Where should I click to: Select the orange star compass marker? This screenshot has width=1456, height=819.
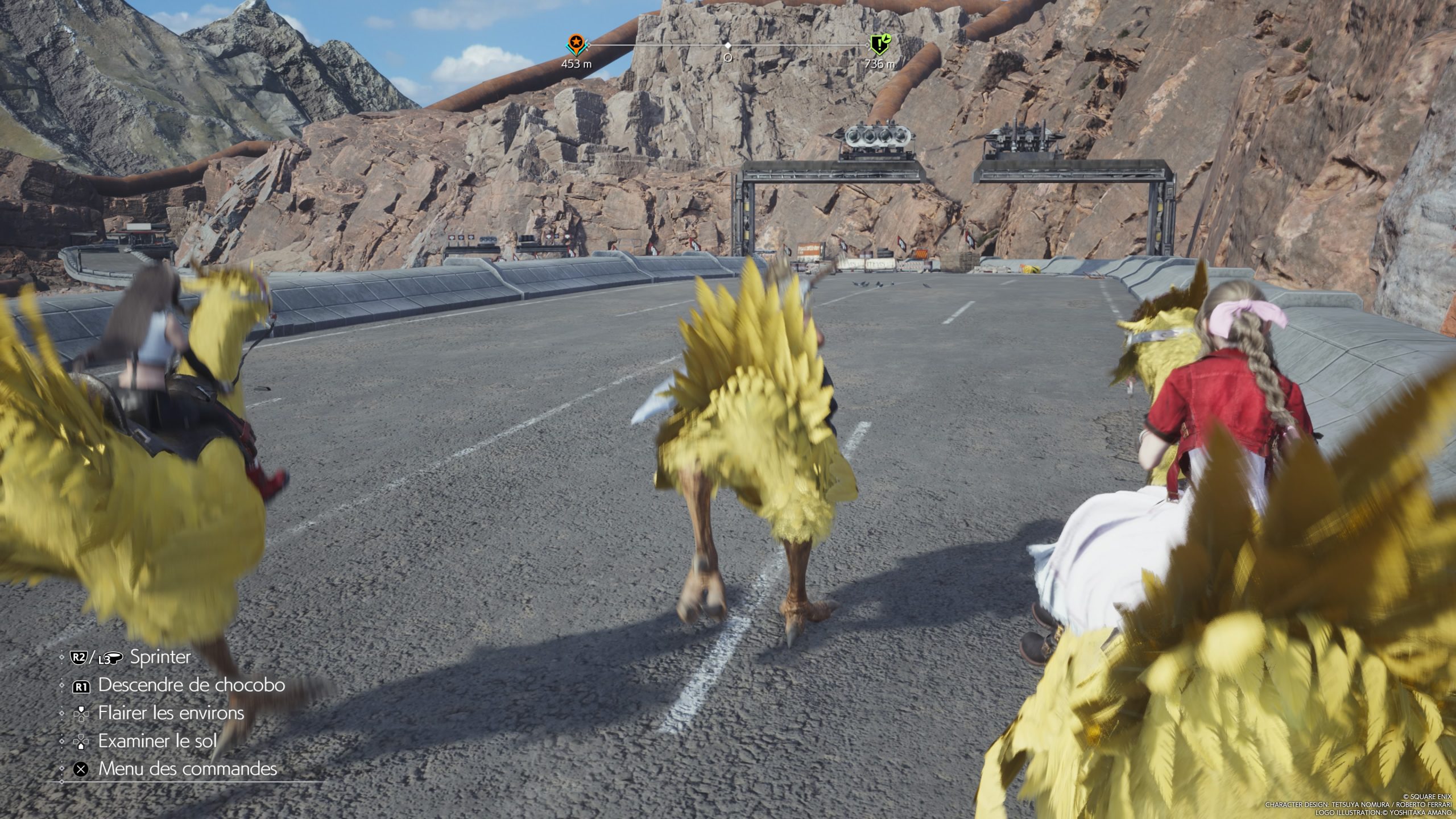[x=576, y=43]
